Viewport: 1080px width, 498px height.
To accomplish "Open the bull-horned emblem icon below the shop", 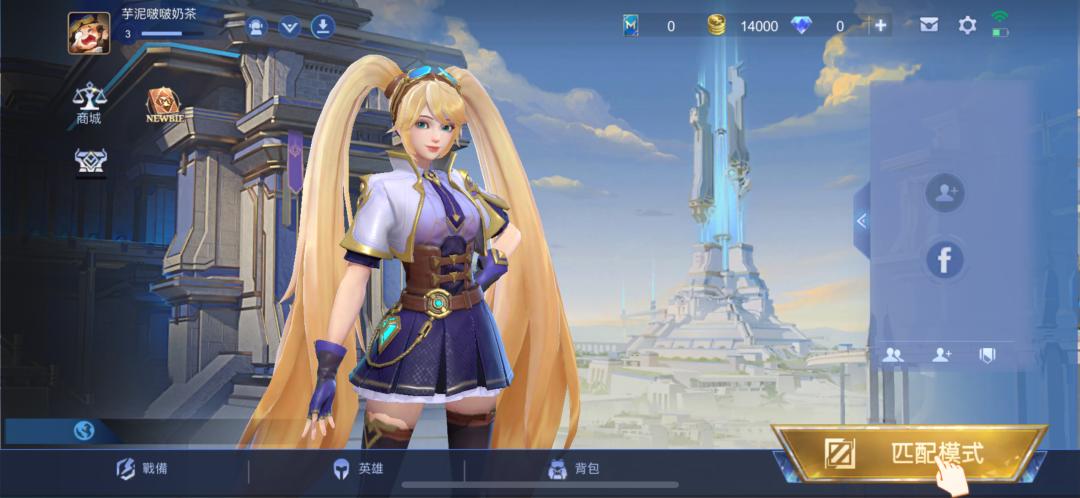I will pyautogui.click(x=90, y=161).
